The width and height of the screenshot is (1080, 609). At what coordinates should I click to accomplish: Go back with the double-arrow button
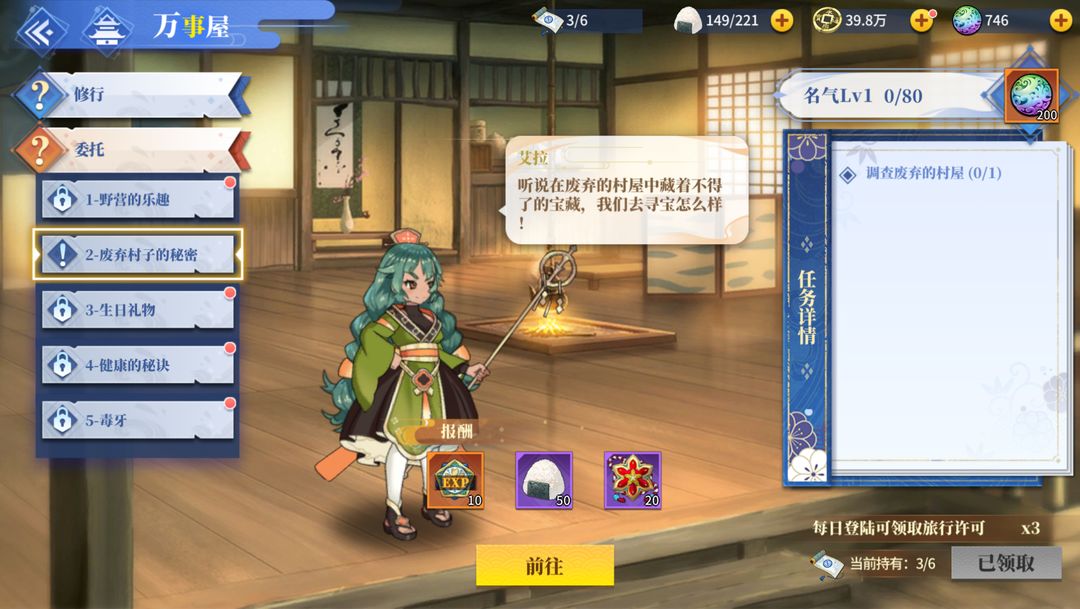point(40,29)
